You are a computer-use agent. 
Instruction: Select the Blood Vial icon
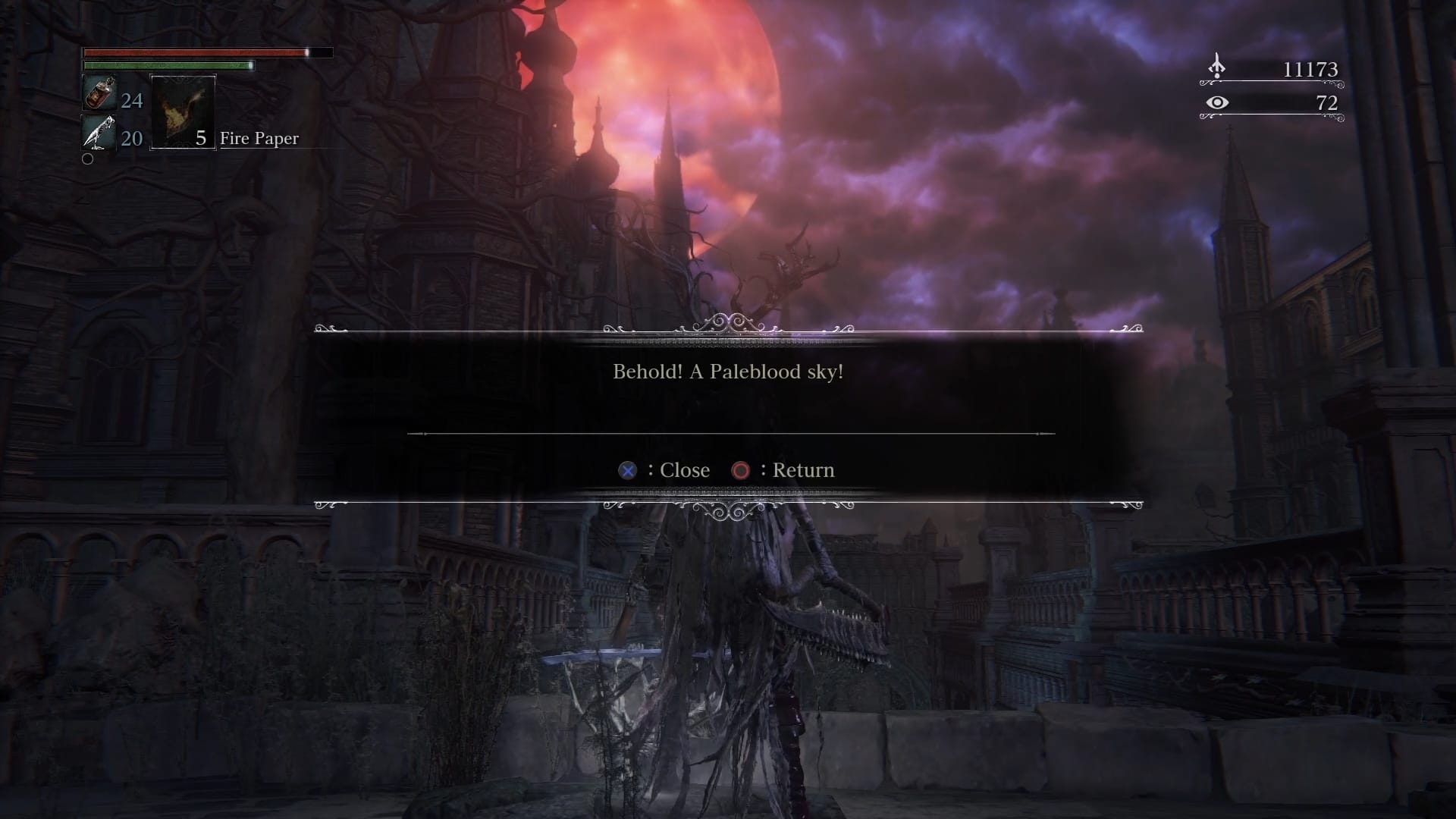coord(99,94)
